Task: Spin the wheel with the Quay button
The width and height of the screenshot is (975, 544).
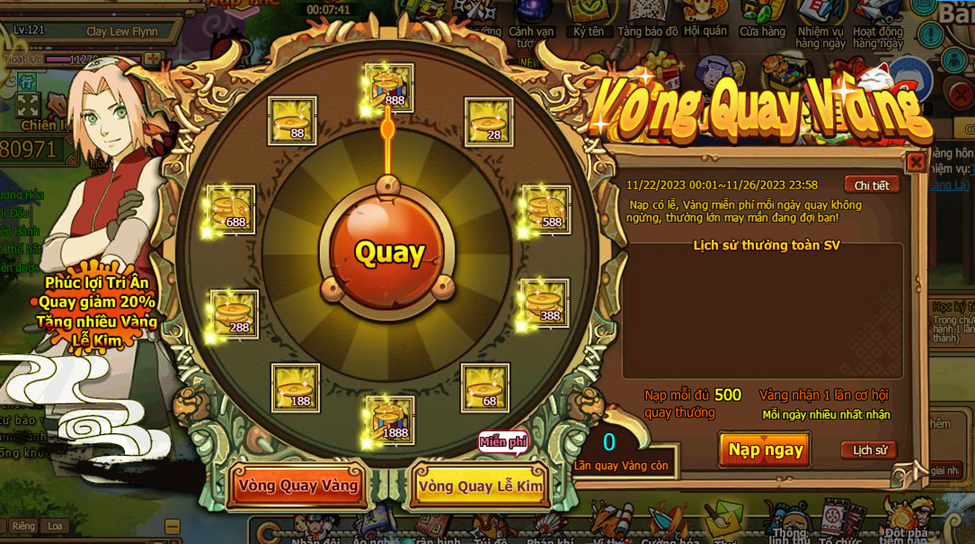Action: (389, 251)
